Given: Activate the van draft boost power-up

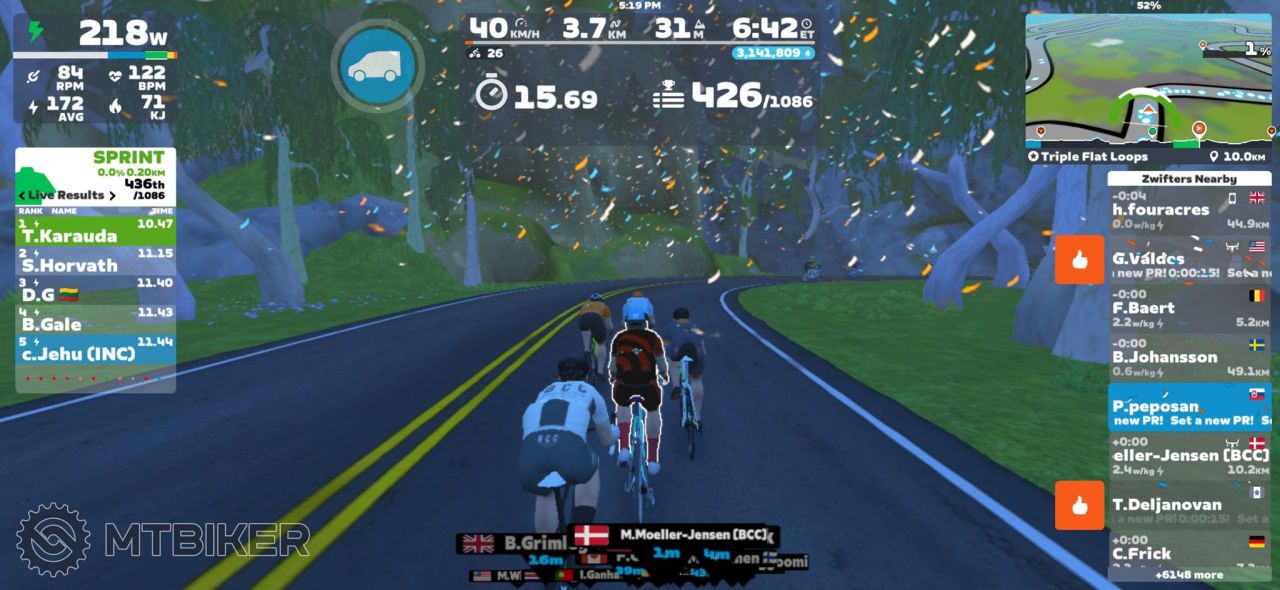Looking at the screenshot, I should pos(377,65).
